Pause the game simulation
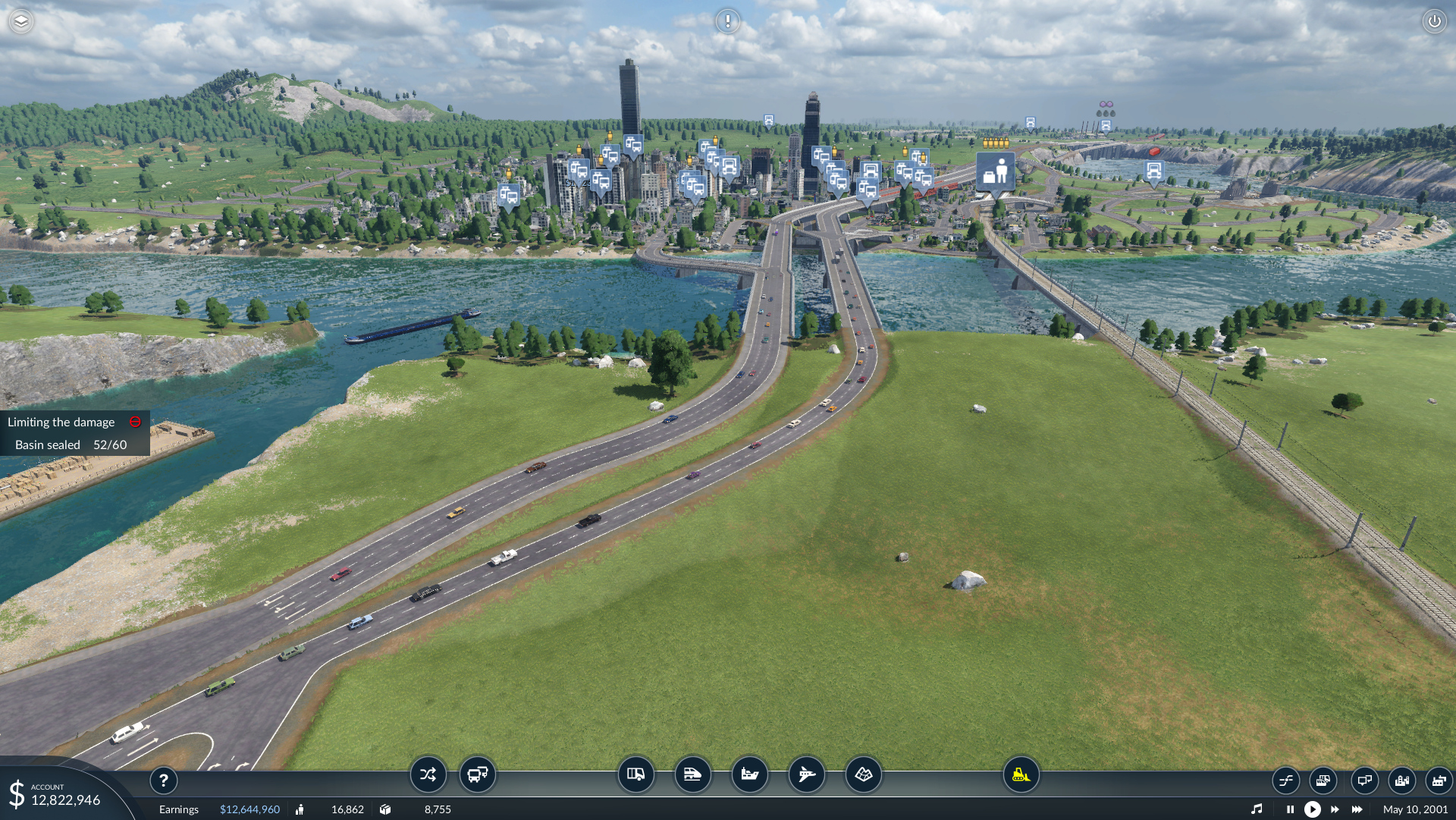Viewport: 1456px width, 820px height. coord(1290,809)
